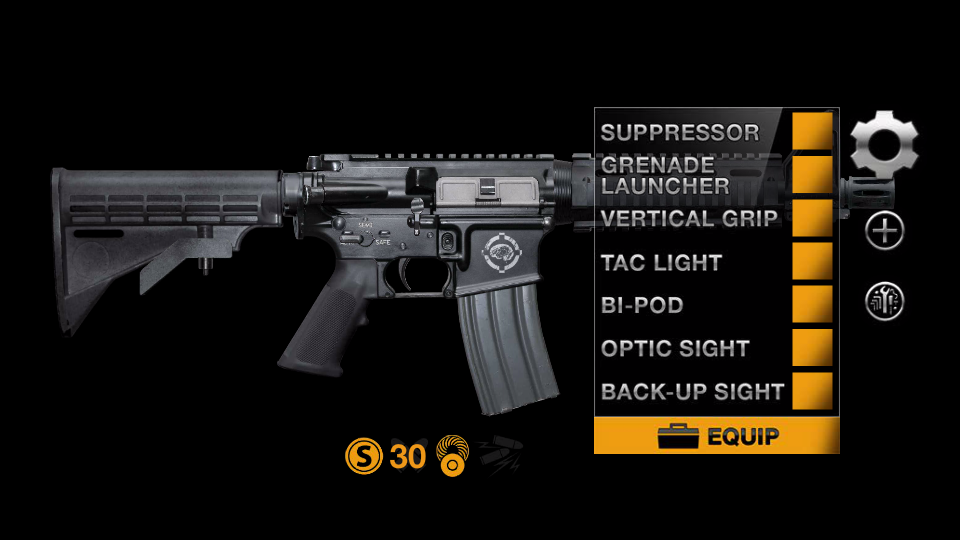Select the Back-Up Sight attachment

812,391
